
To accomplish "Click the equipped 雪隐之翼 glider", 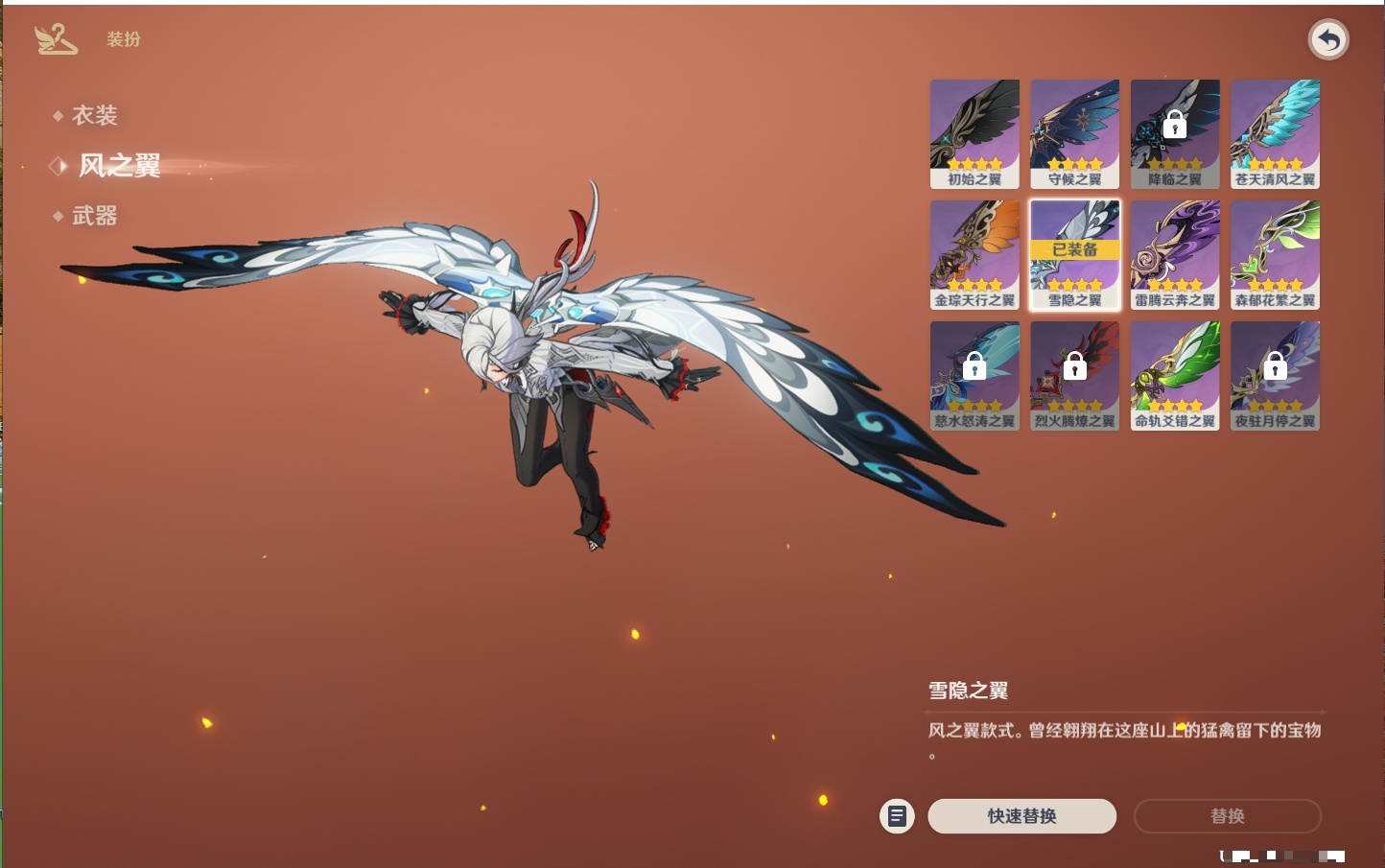I will tap(1074, 254).
